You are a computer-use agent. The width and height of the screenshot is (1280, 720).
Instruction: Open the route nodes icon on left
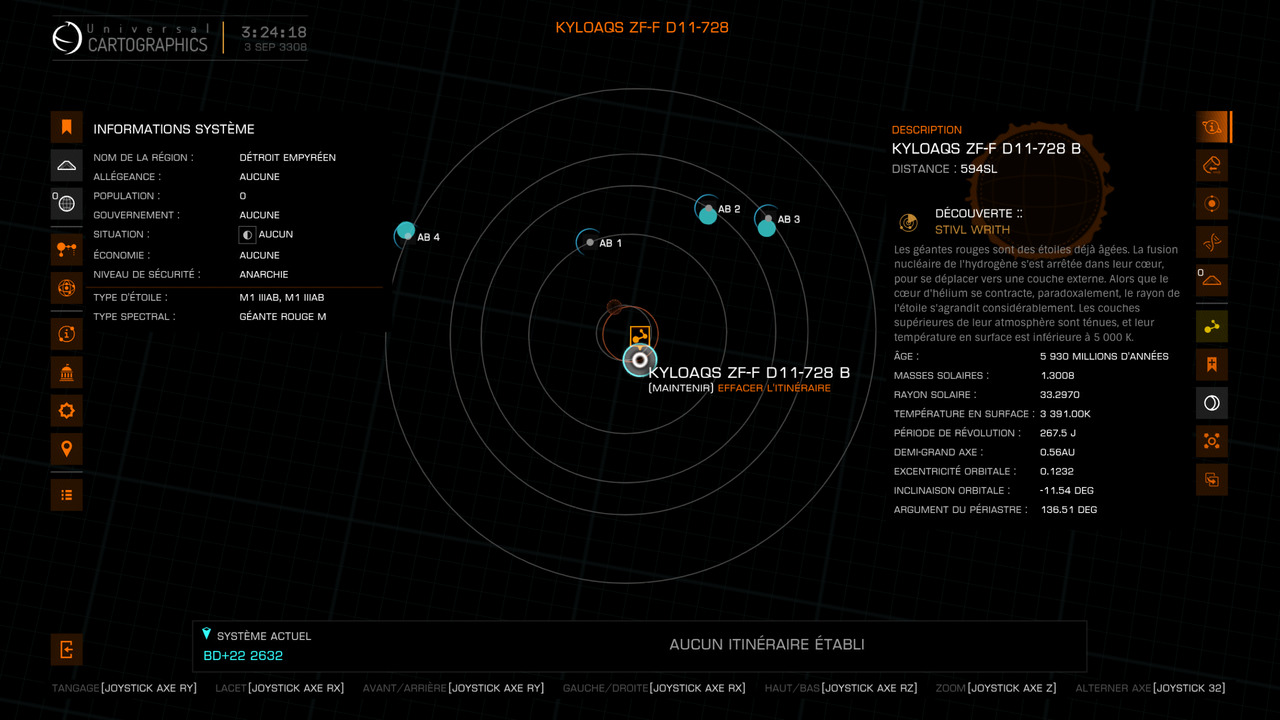click(67, 250)
